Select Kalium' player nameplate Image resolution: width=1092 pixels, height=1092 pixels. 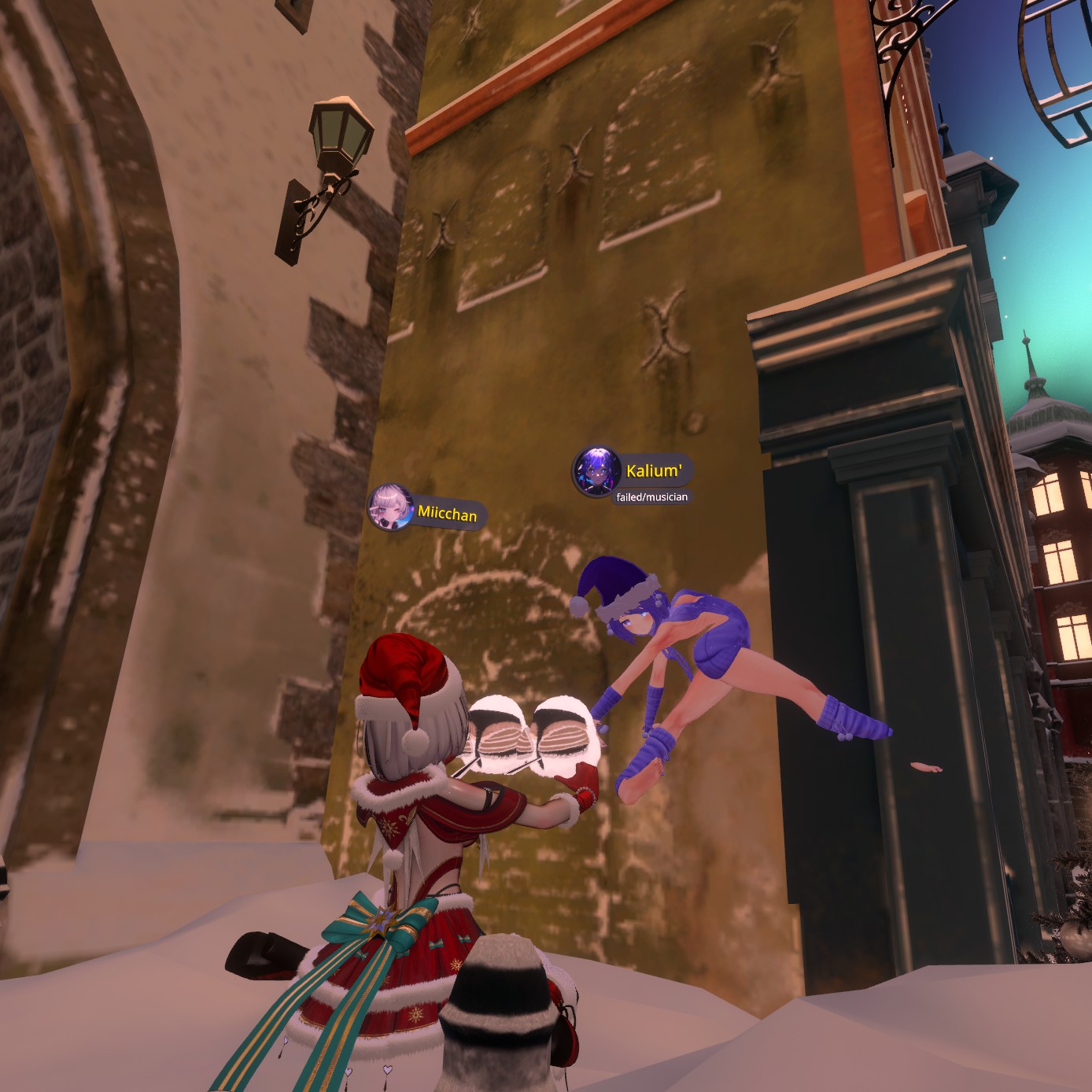point(654,471)
